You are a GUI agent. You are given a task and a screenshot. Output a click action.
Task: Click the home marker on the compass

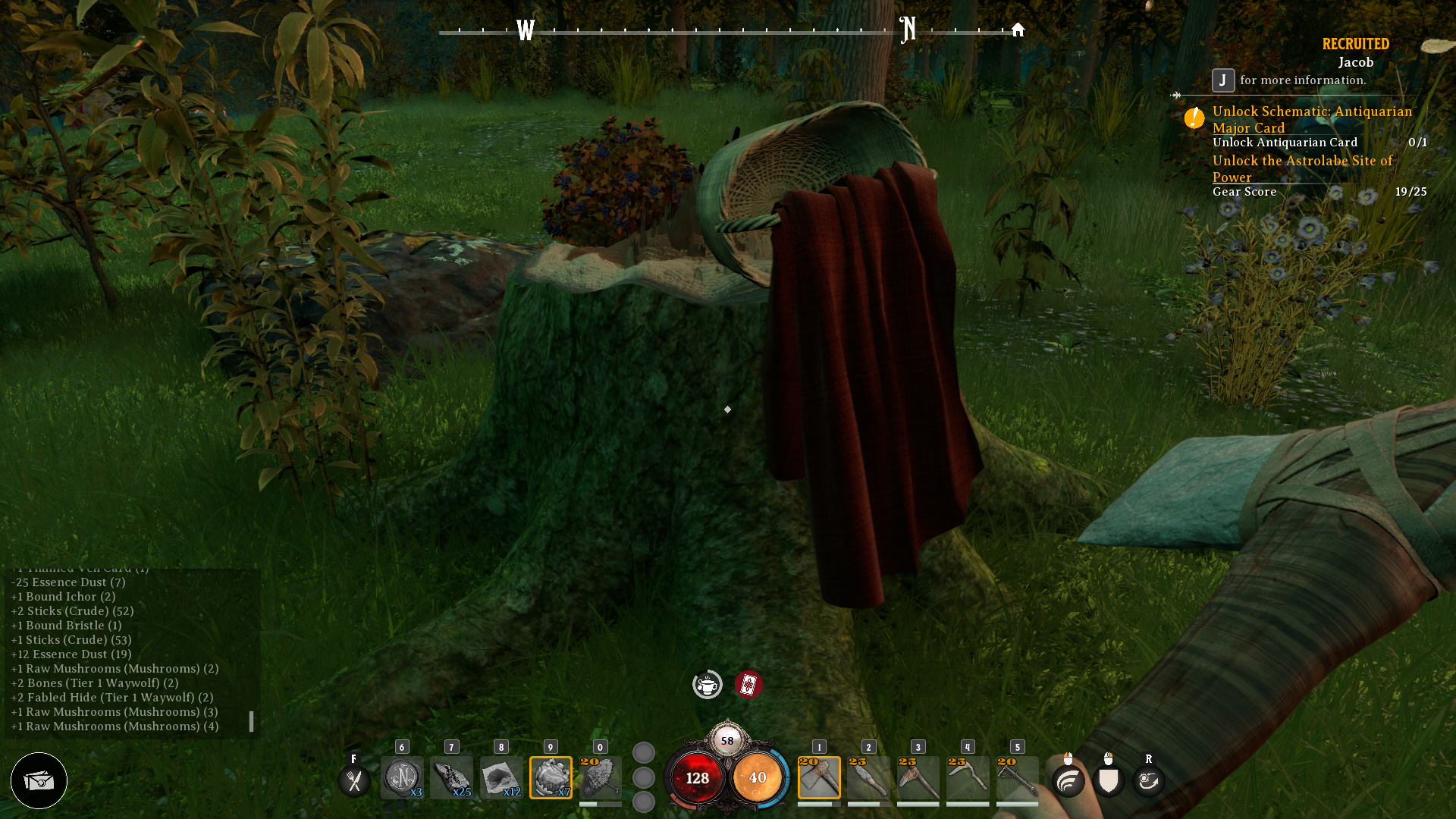pyautogui.click(x=1017, y=30)
